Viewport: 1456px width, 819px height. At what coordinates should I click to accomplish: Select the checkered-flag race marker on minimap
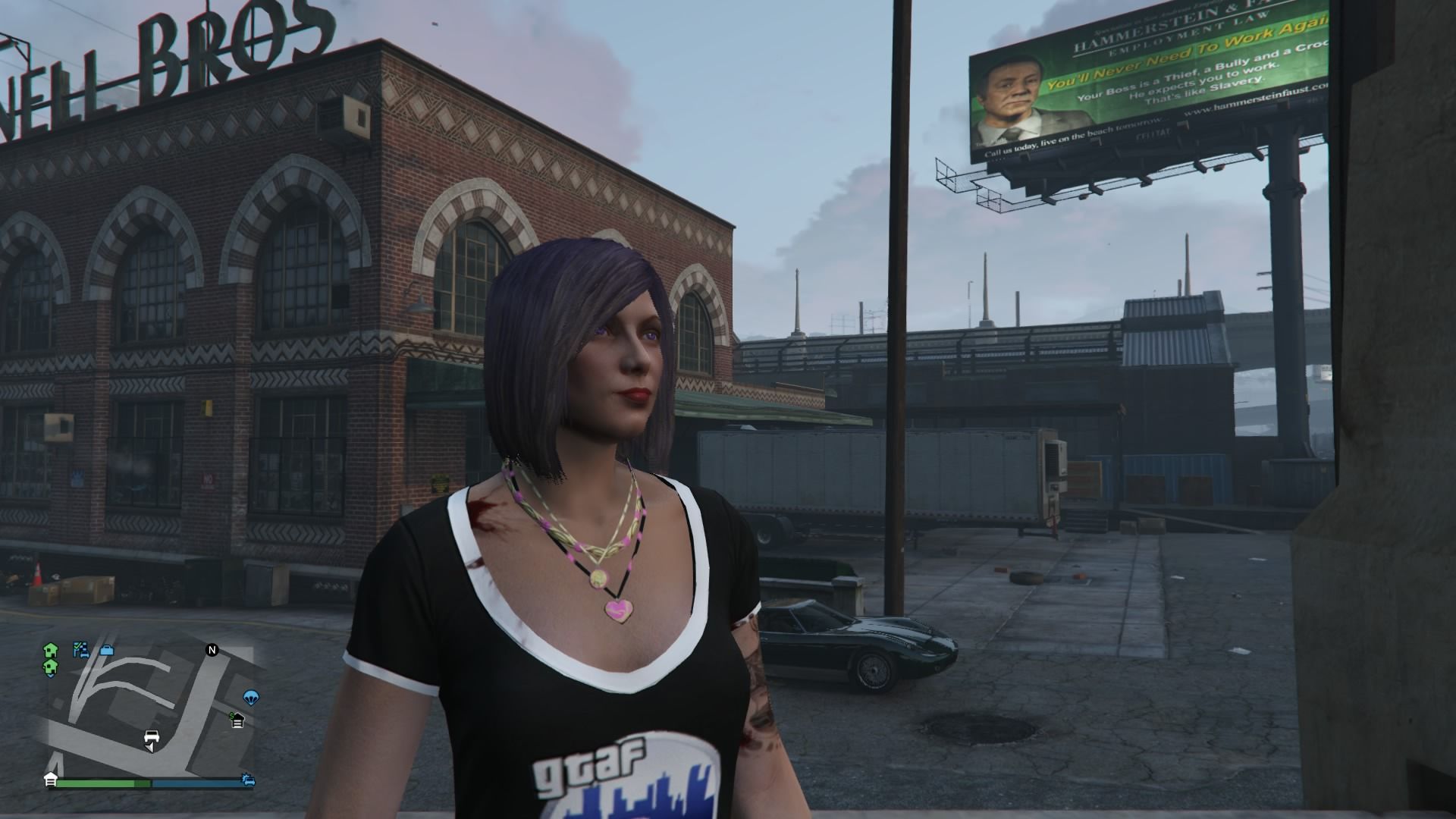point(80,651)
